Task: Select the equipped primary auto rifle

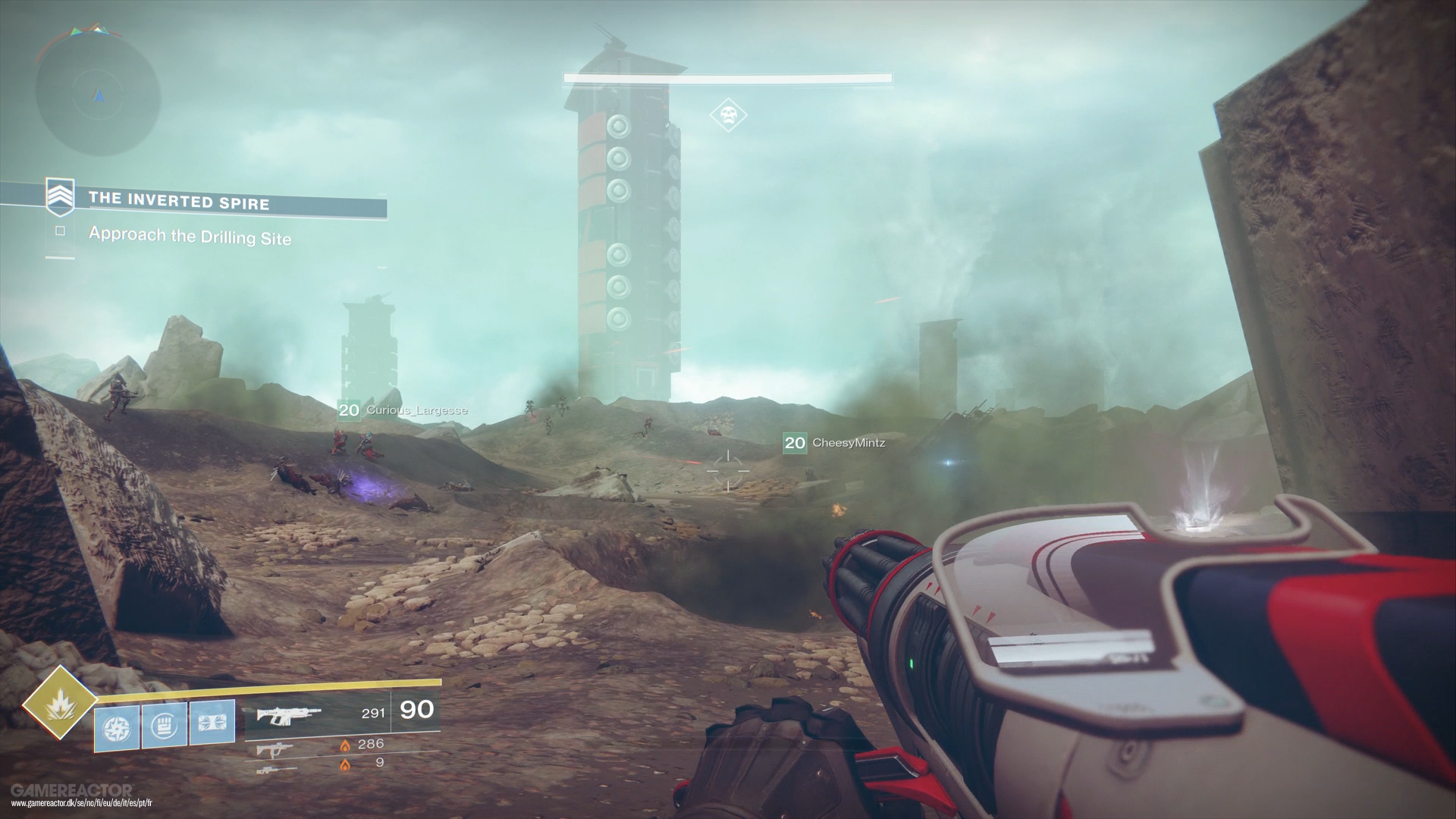Action: point(289,714)
